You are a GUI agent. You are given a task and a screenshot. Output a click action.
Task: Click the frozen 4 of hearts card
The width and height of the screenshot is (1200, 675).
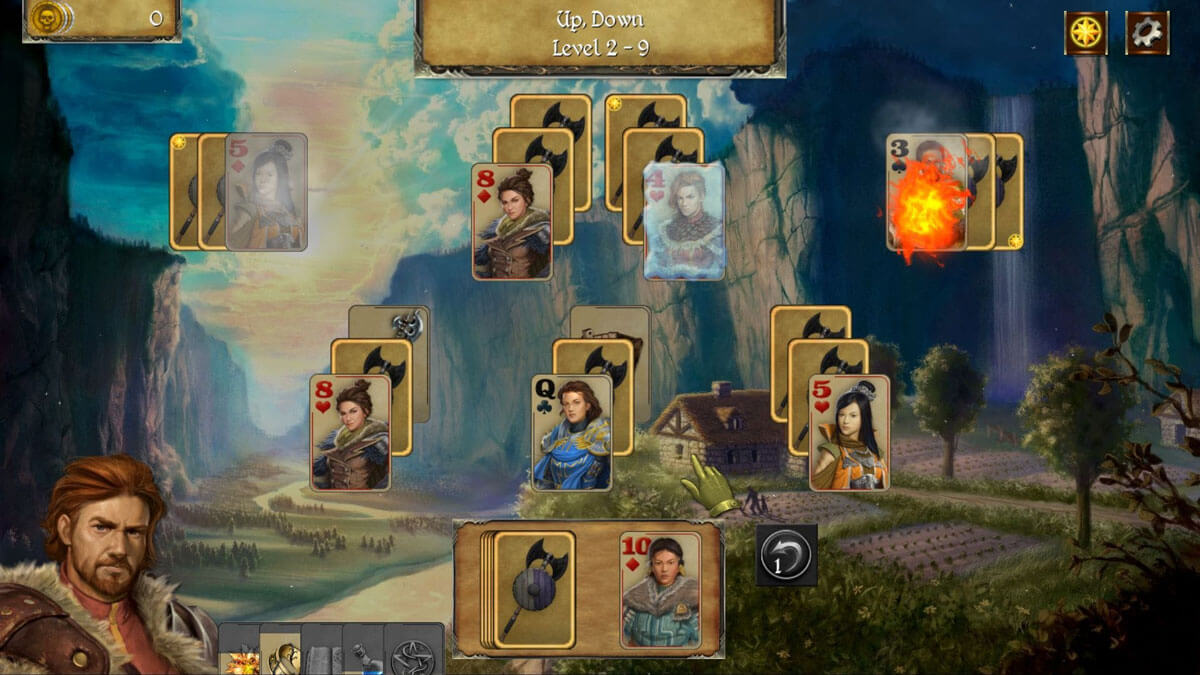[x=684, y=221]
